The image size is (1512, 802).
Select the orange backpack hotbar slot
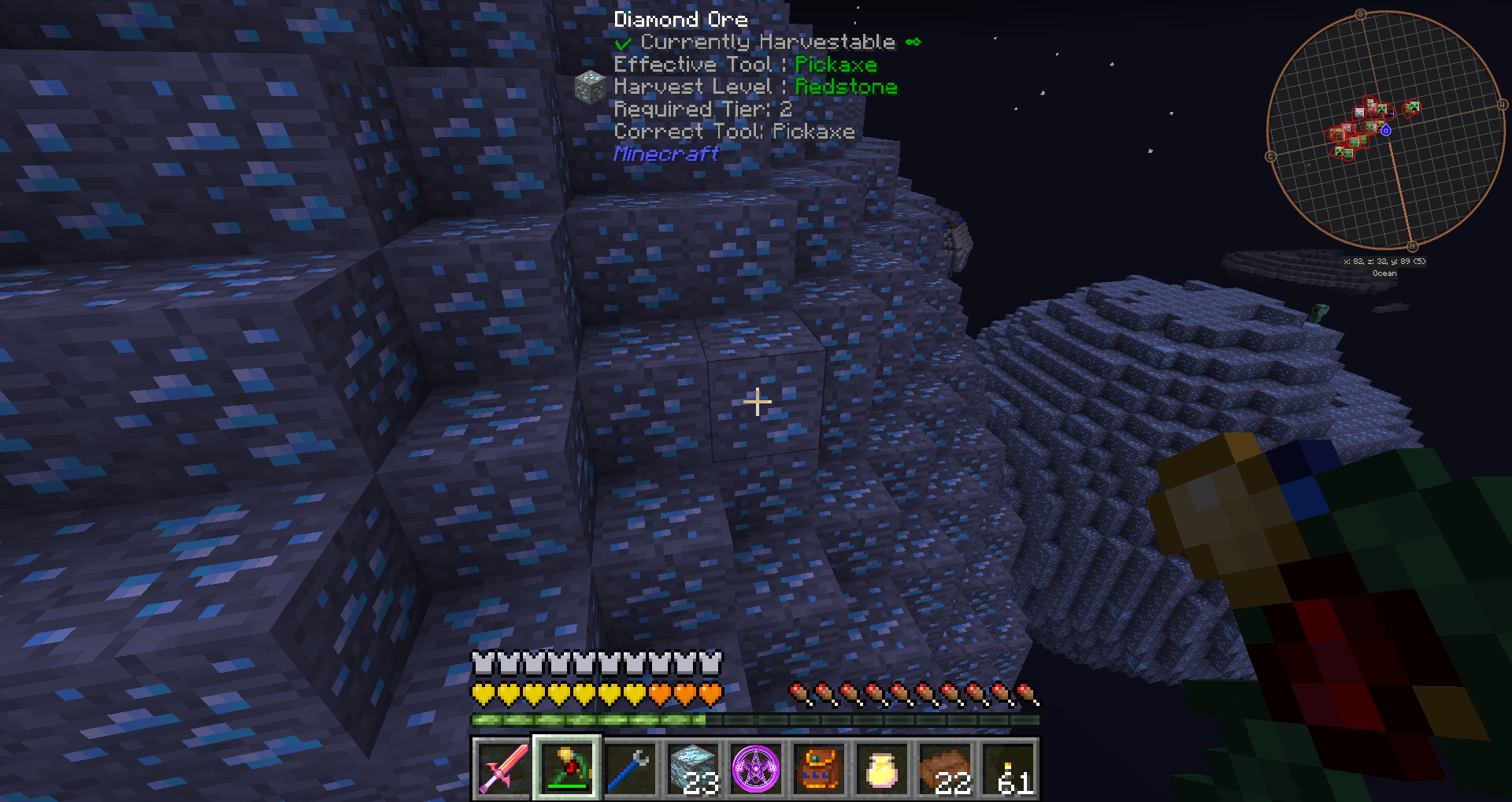point(819,768)
